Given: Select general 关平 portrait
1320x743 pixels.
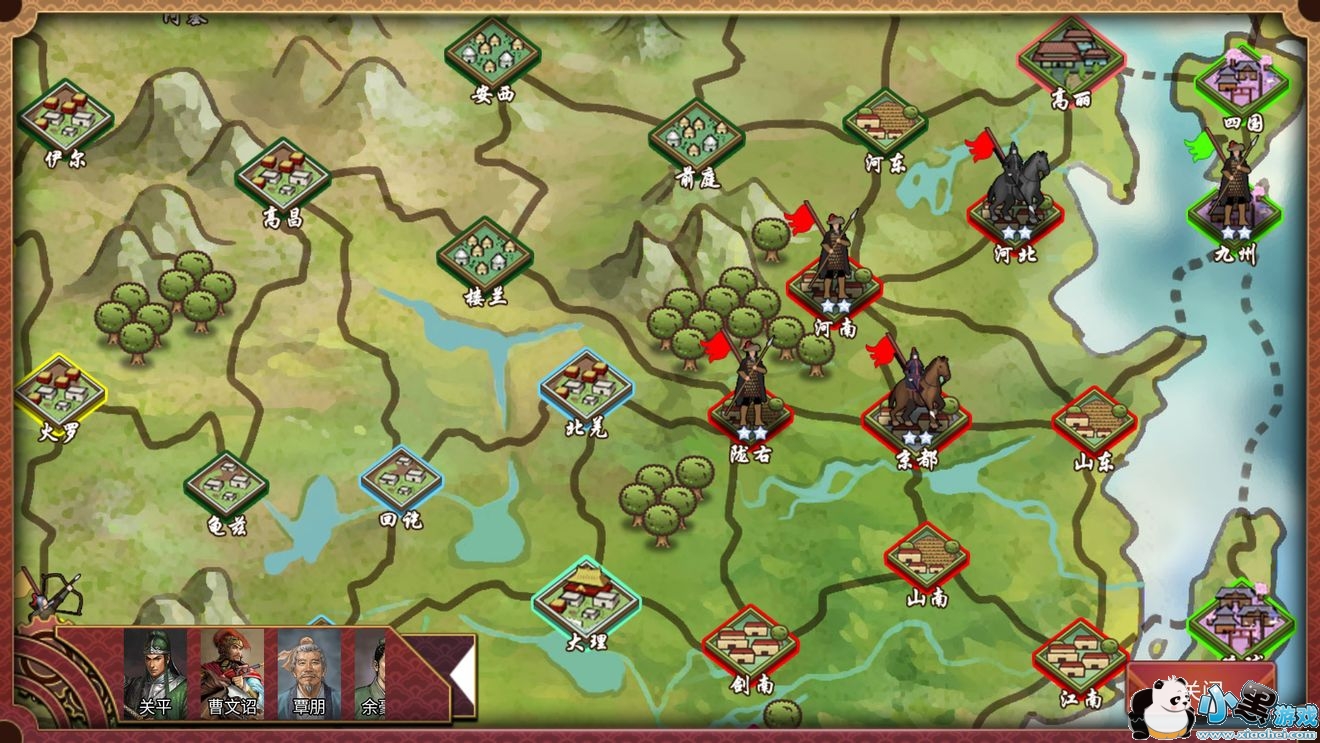Looking at the screenshot, I should click(155, 672).
